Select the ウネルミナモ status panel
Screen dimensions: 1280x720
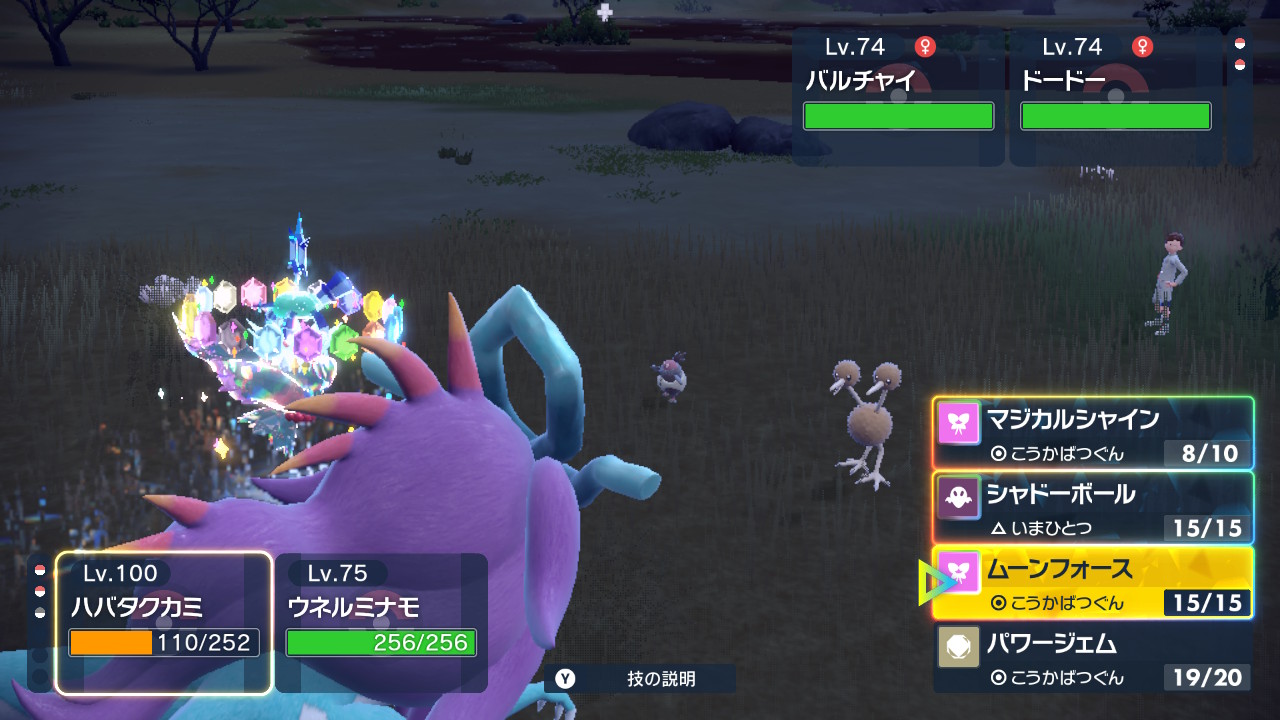tap(381, 622)
